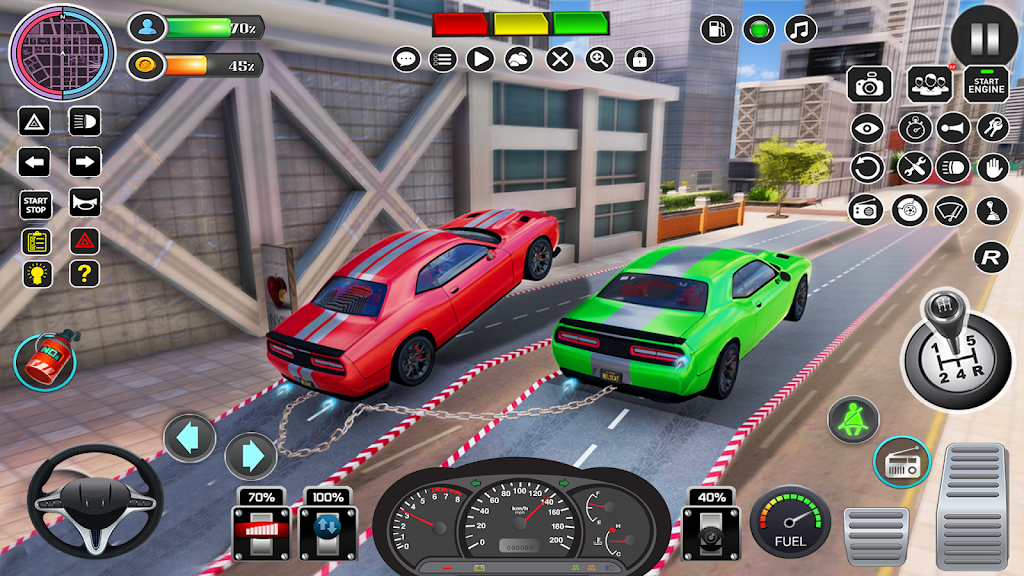Click the fuel pump icon
This screenshot has width=1024, height=576.
pos(717,29)
